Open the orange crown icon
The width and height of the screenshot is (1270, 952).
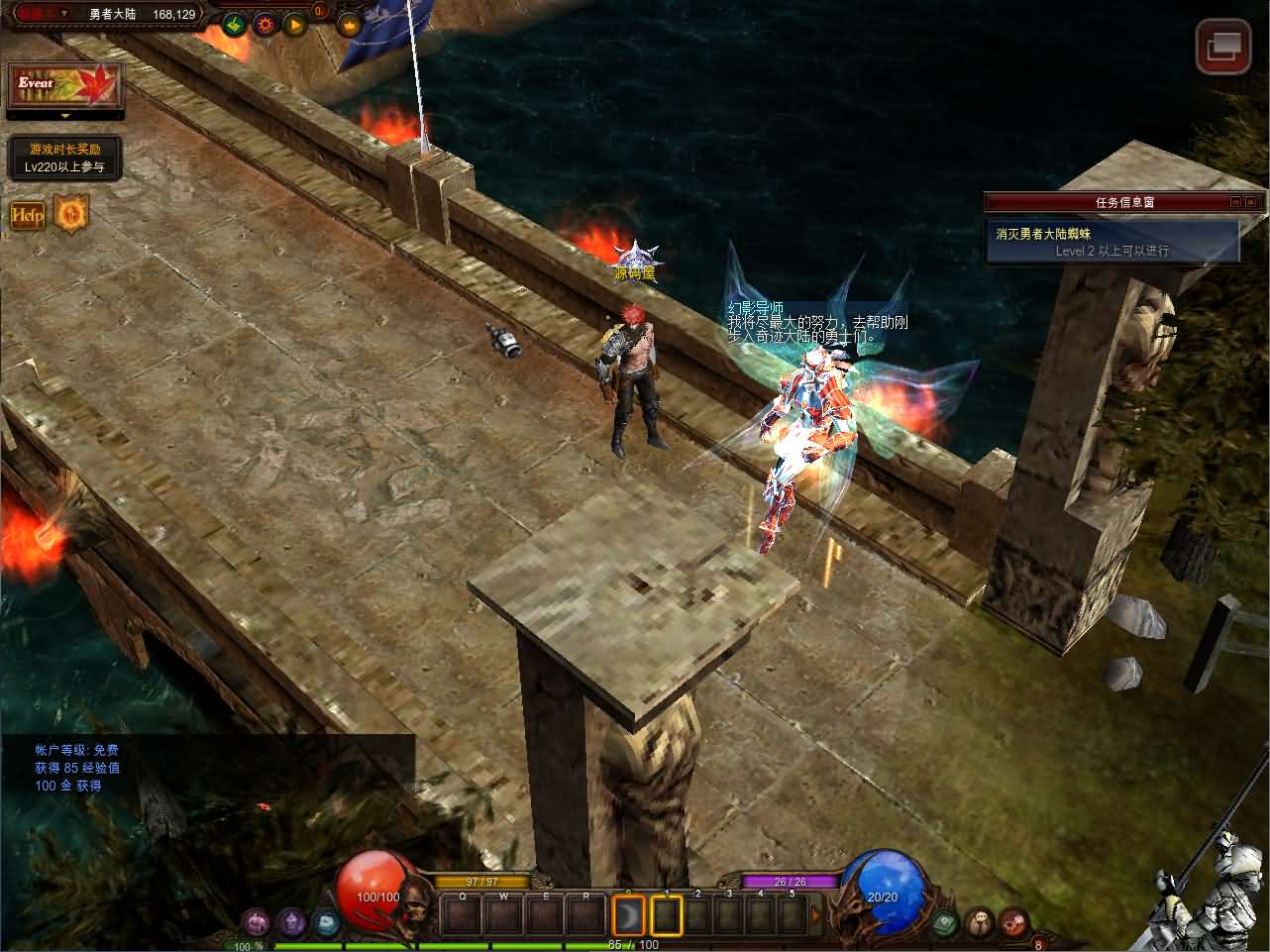pyautogui.click(x=350, y=23)
